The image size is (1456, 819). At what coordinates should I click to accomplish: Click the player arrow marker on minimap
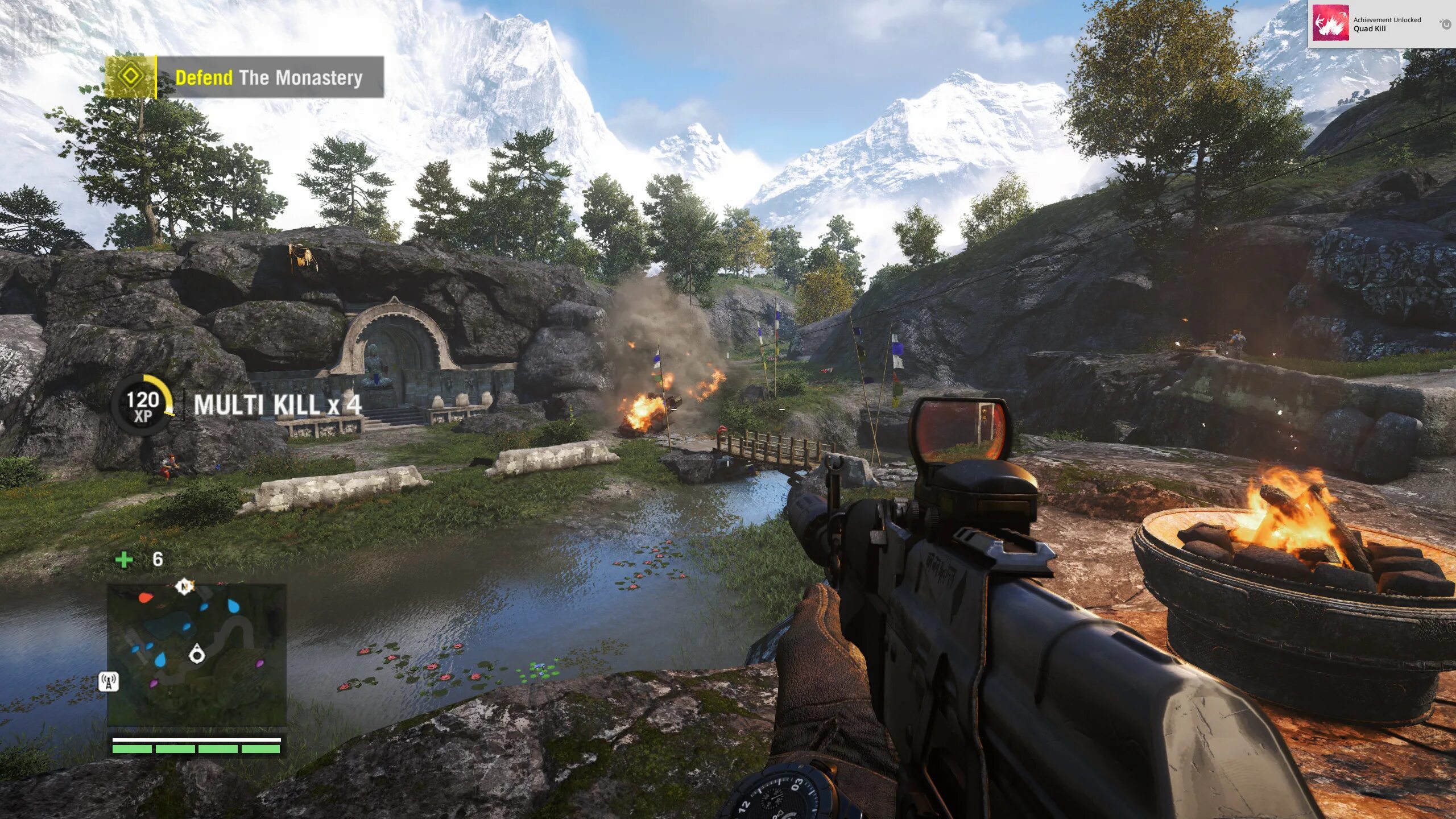[x=197, y=655]
